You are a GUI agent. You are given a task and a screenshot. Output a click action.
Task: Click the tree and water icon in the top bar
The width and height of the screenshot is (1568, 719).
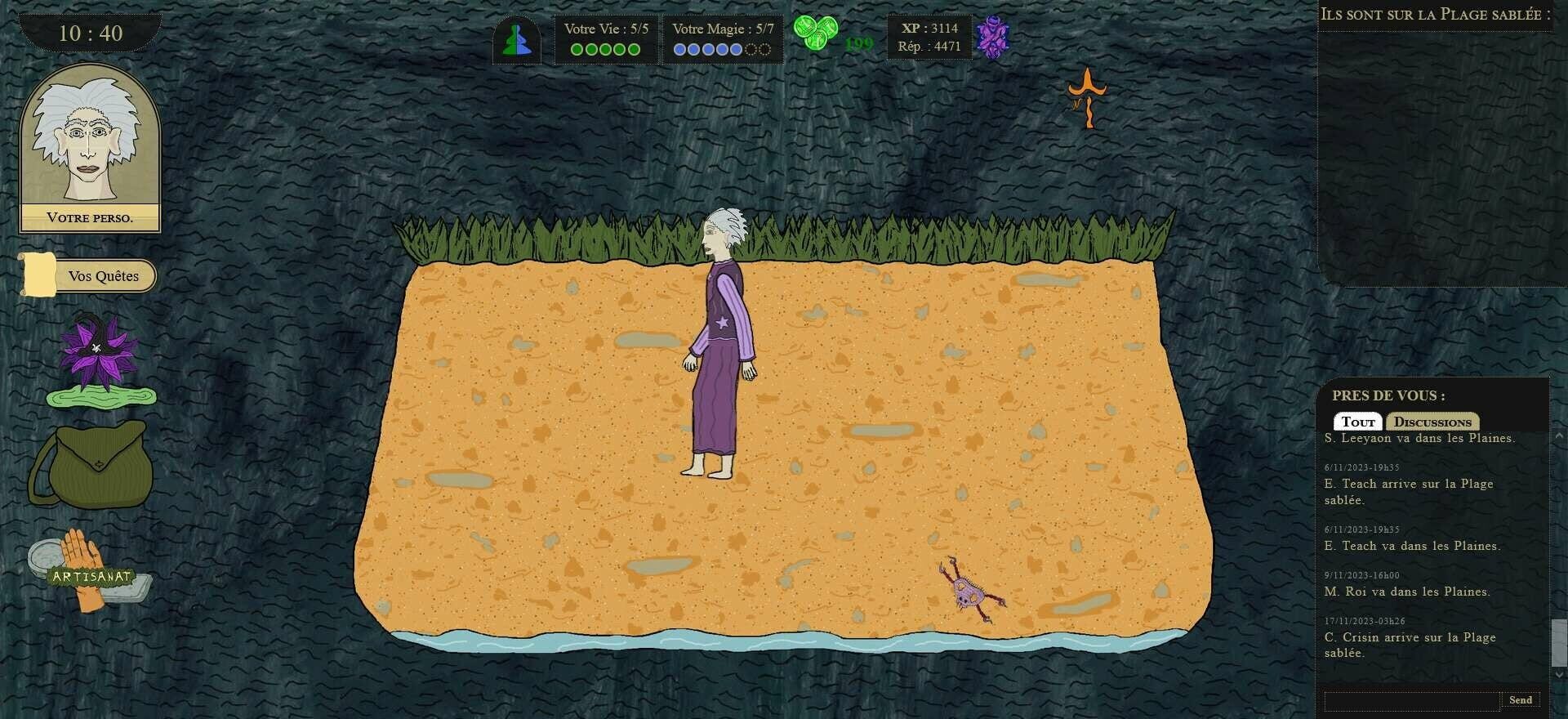(x=516, y=38)
